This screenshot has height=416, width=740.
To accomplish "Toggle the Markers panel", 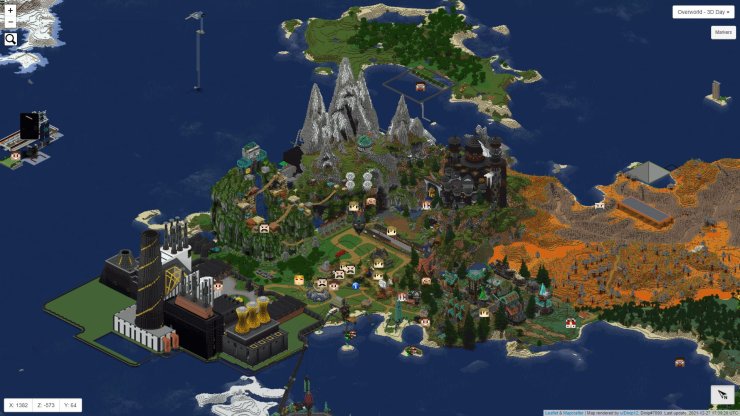I will (x=723, y=32).
